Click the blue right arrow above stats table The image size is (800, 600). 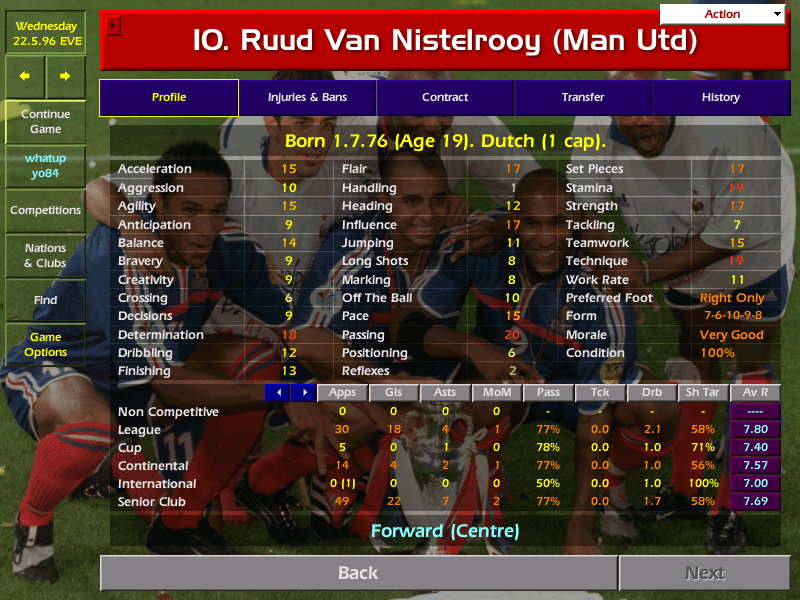coord(303,392)
